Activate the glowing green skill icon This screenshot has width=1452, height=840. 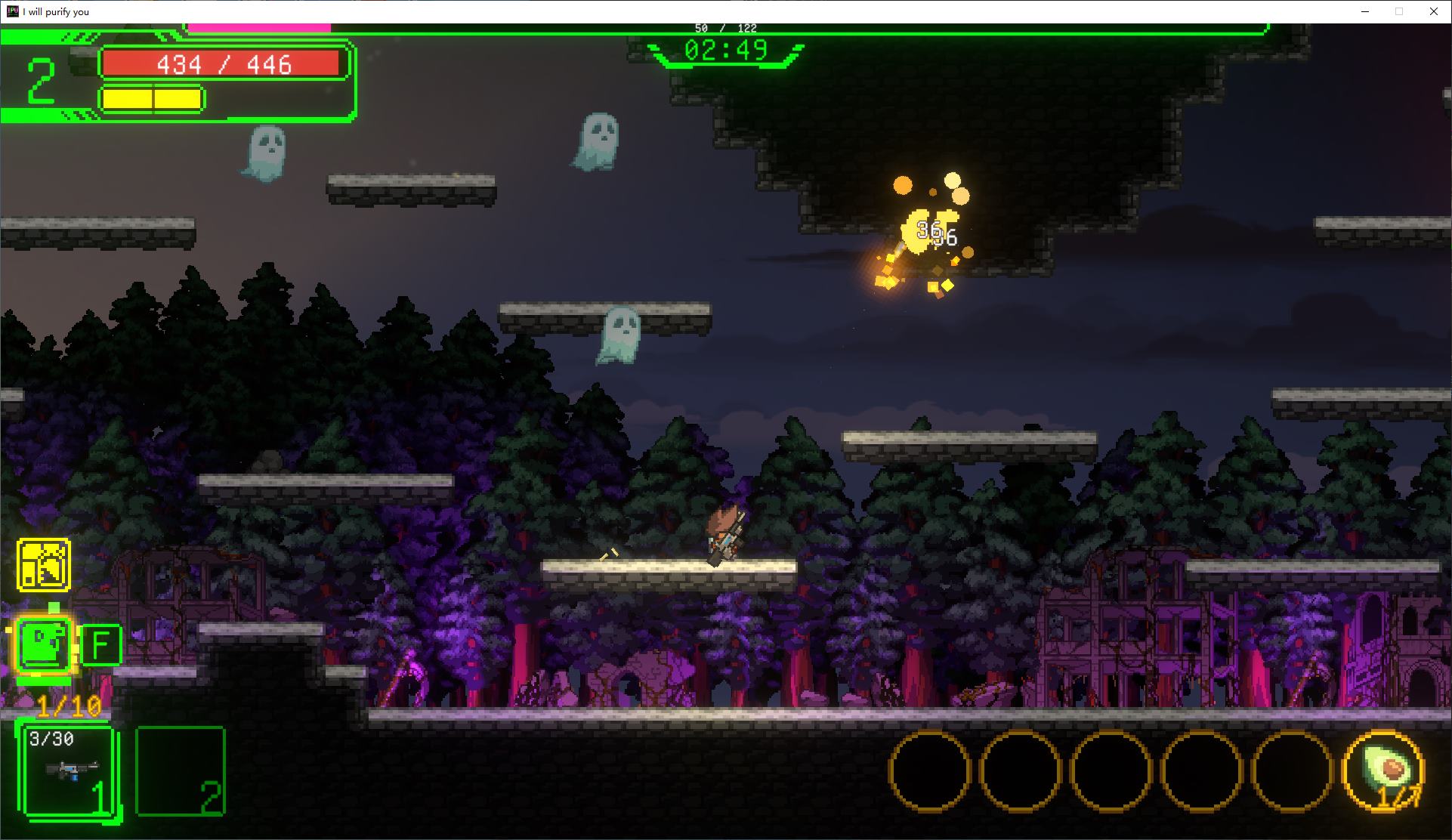coord(44,644)
